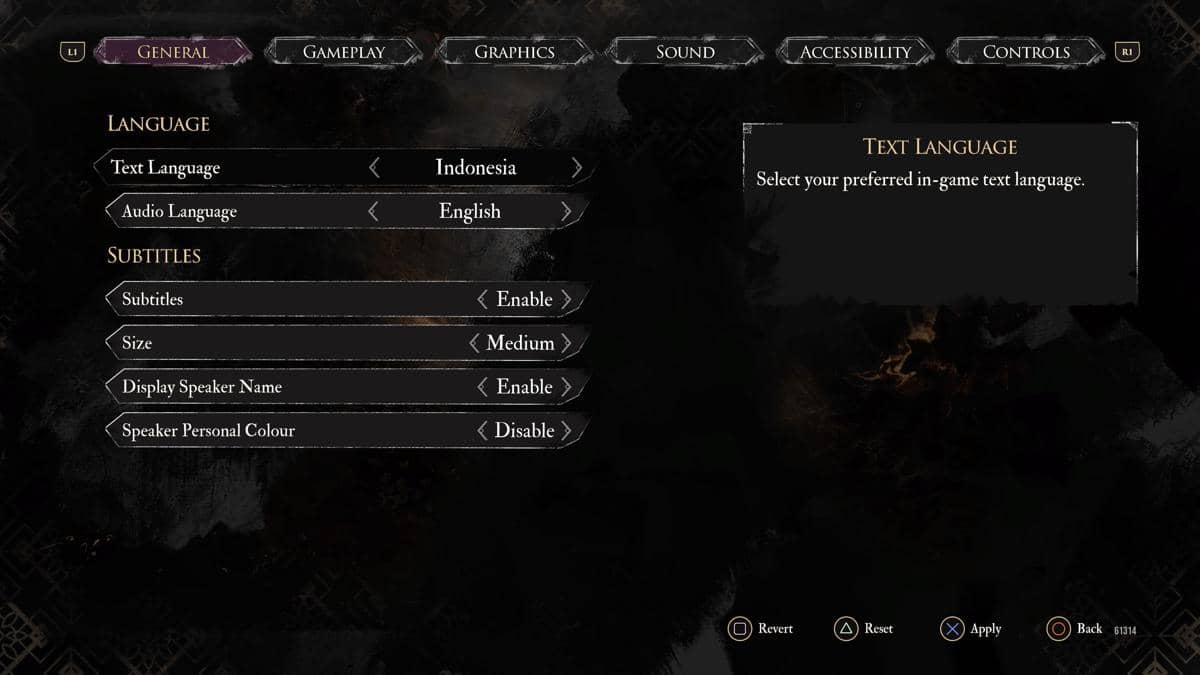Open the Sound settings tab
The width and height of the screenshot is (1200, 675).
point(685,52)
